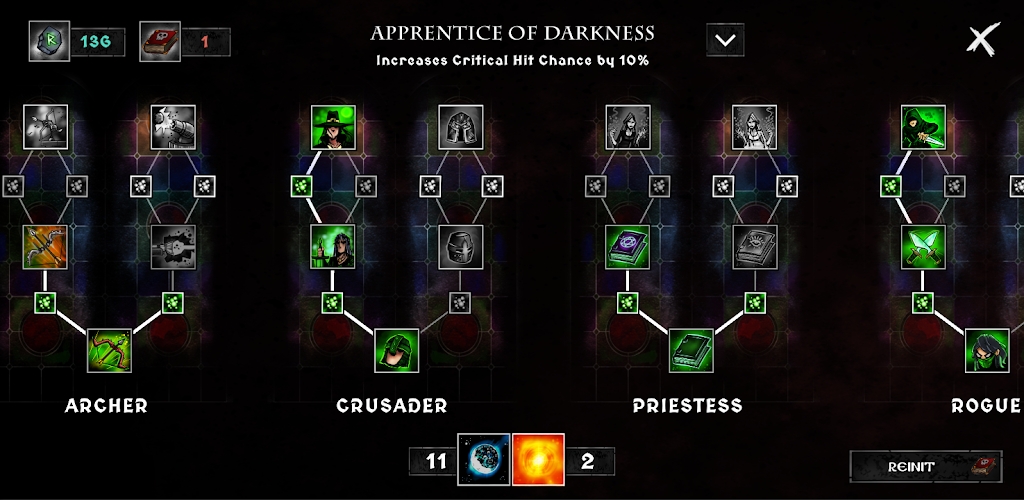Screen dimensions: 1024x500
Task: Select the fiery sun orb icon
Action: (x=538, y=459)
